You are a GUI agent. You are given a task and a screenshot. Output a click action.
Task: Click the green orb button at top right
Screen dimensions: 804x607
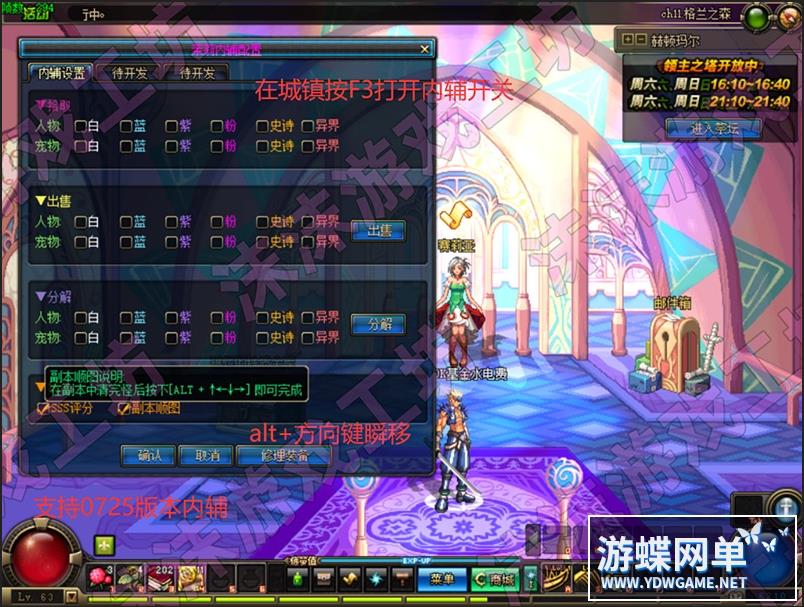757,17
